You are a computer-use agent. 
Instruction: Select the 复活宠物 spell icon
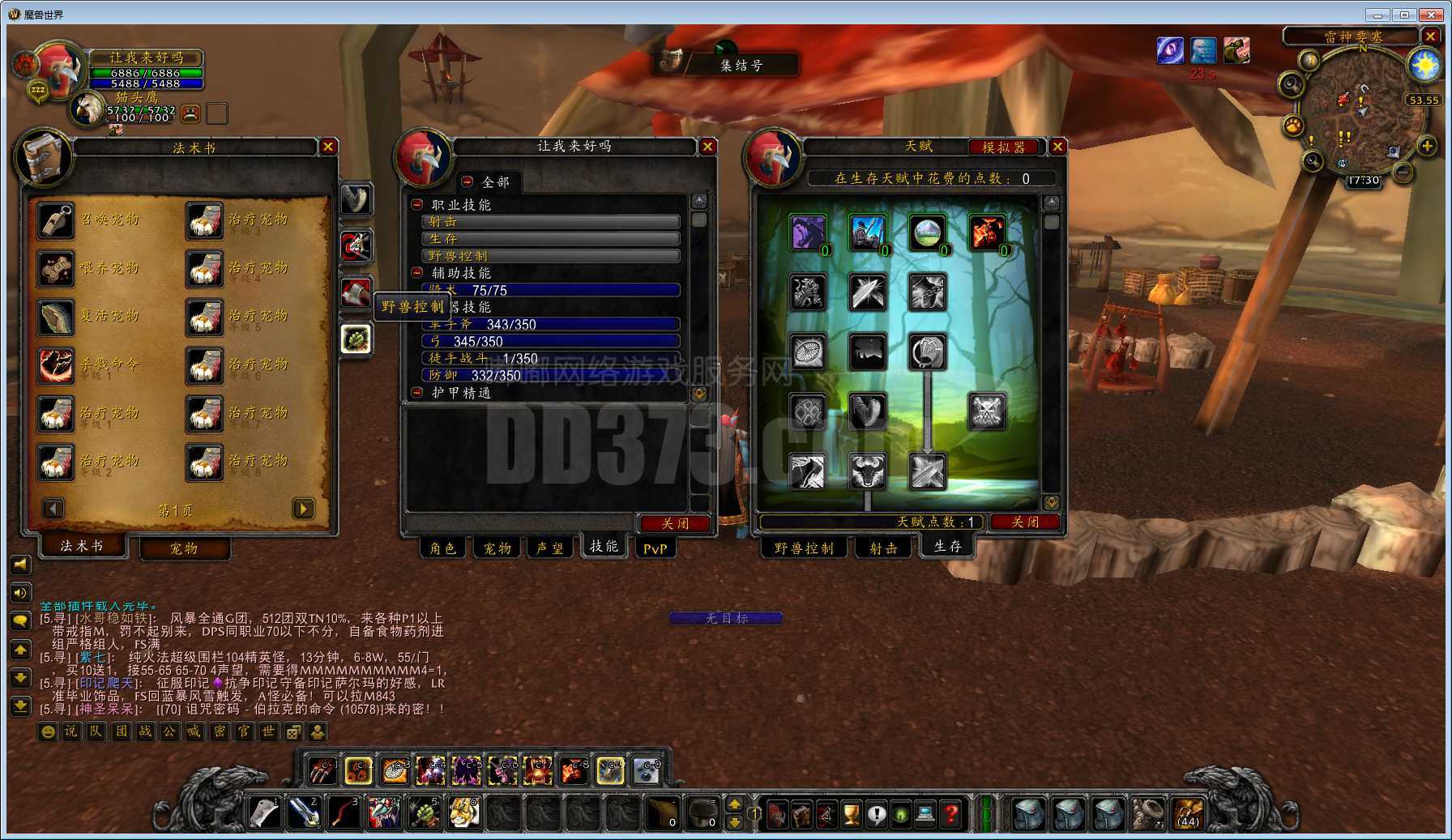click(x=56, y=317)
